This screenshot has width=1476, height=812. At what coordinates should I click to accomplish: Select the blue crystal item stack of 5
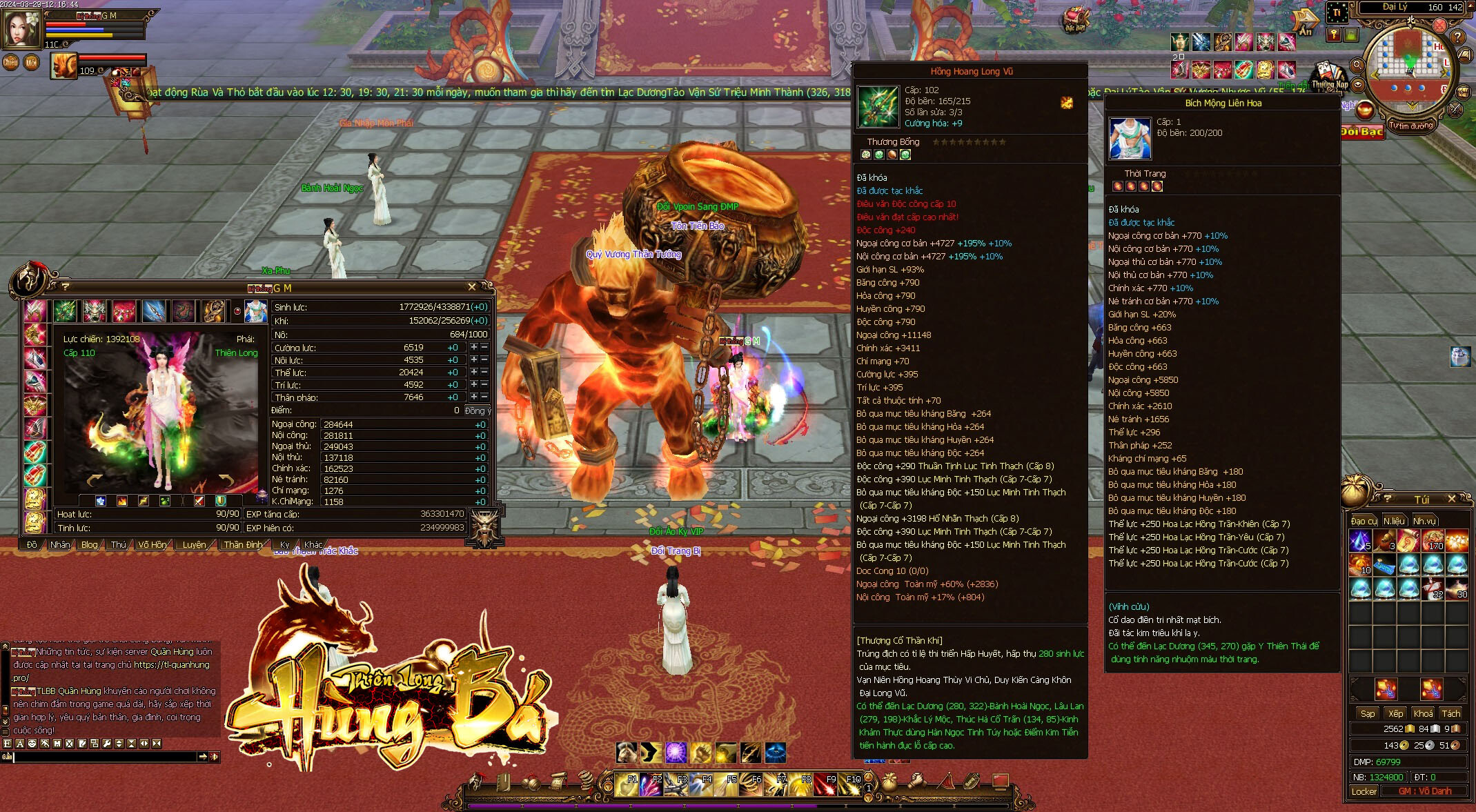coord(1361,540)
